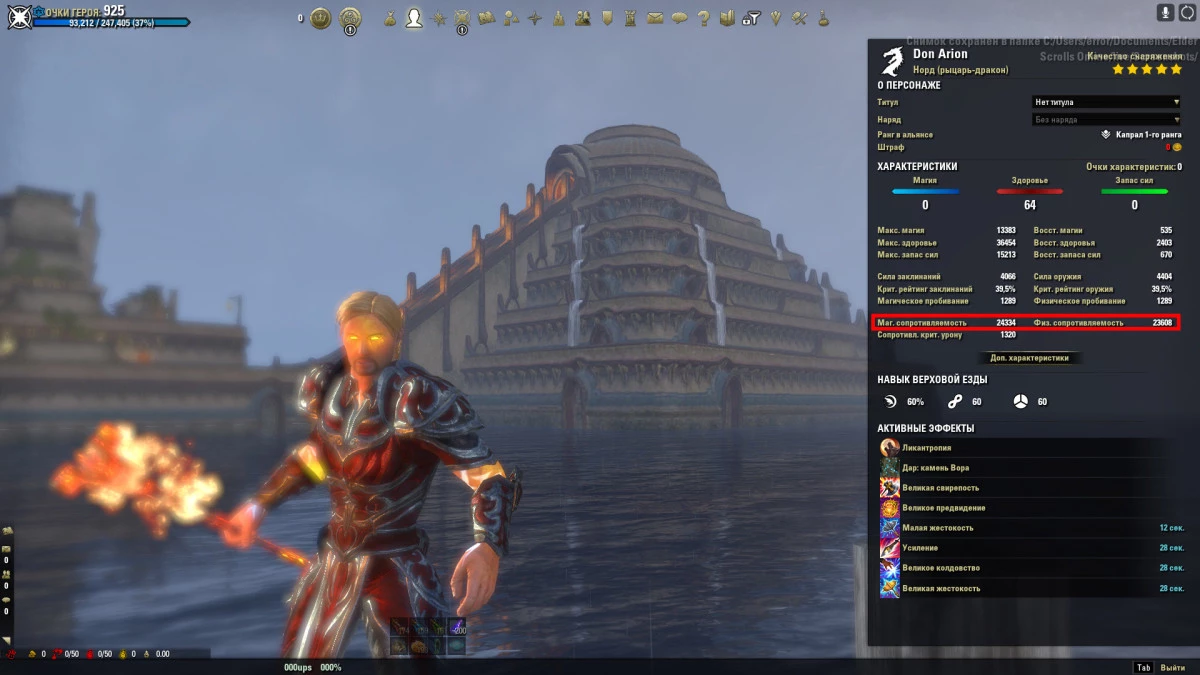Click the Champion Points star emblem

20,17
